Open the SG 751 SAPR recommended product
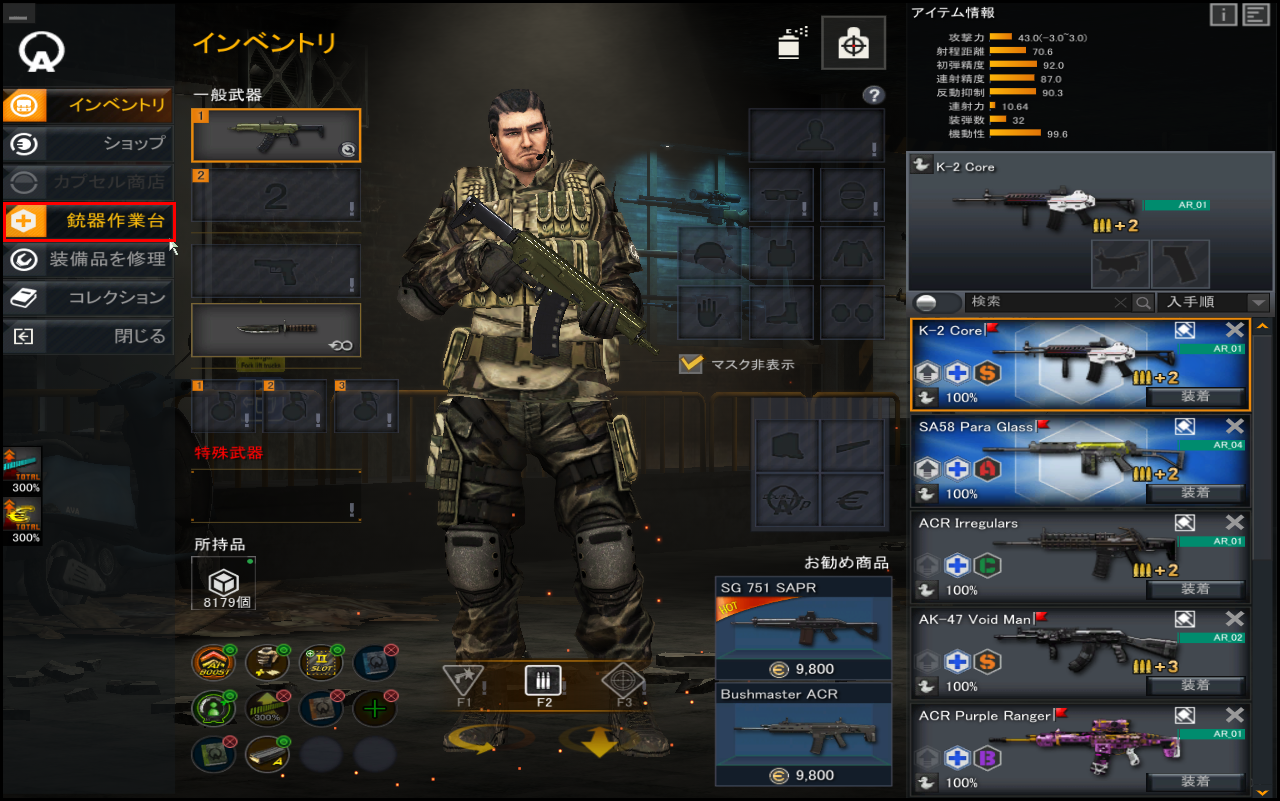This screenshot has height=801, width=1280. (803, 628)
